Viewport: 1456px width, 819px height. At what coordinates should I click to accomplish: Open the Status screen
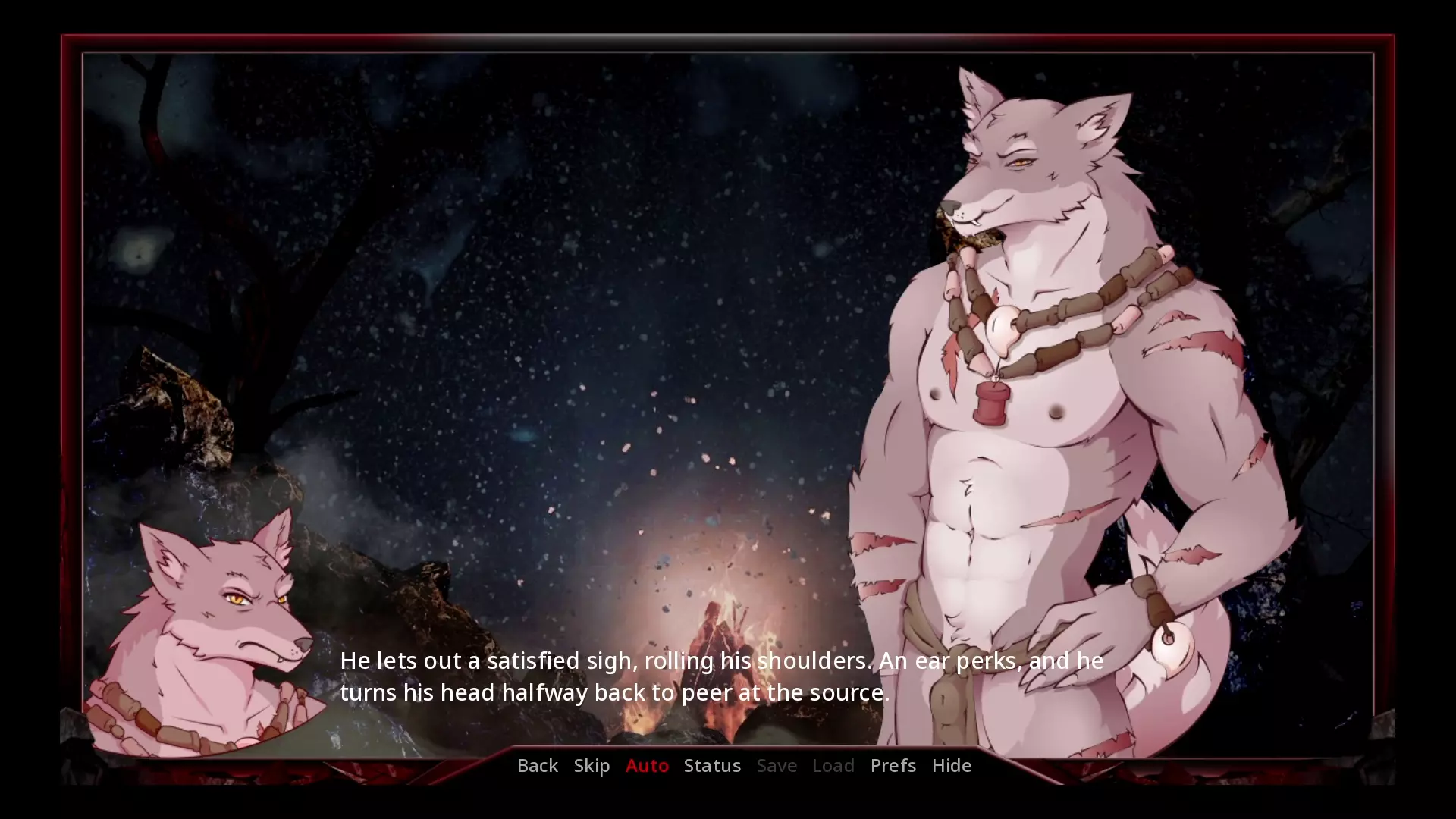coord(712,765)
